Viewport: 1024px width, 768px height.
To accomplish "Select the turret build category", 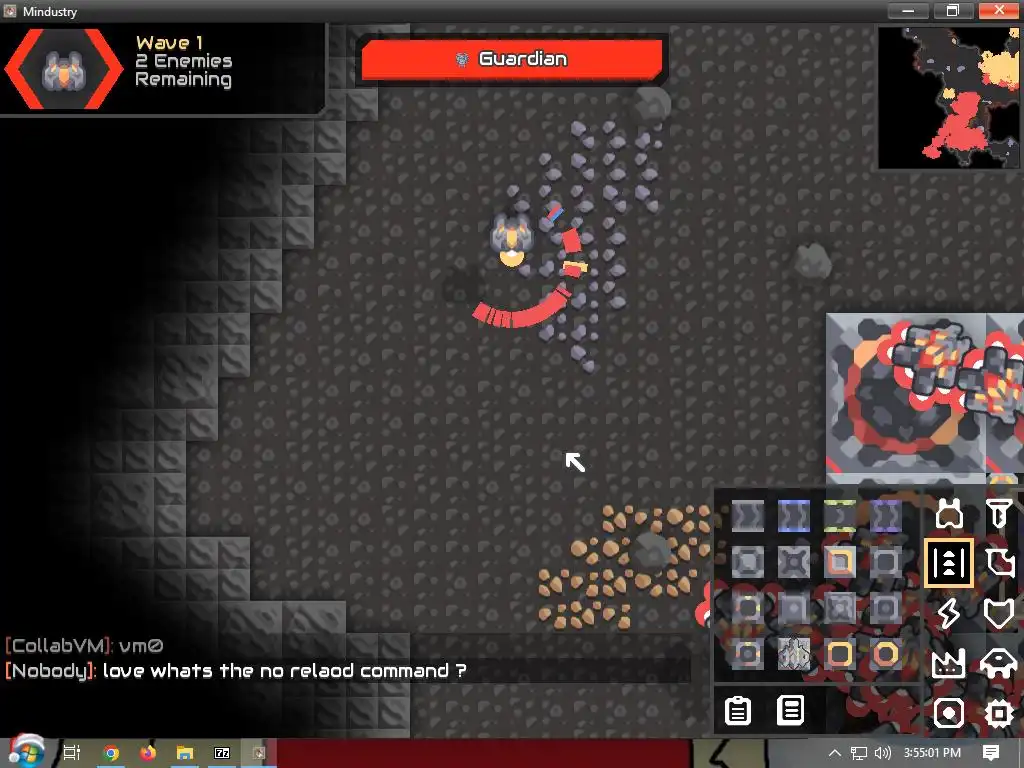I will coord(948,514).
